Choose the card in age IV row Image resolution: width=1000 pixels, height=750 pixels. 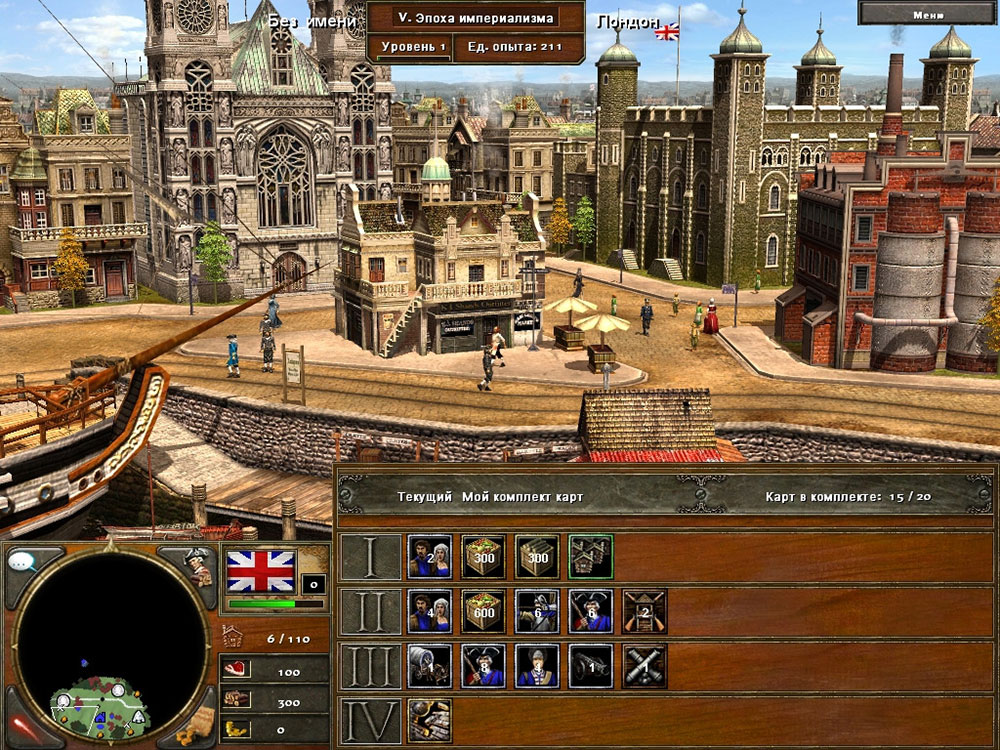429,720
